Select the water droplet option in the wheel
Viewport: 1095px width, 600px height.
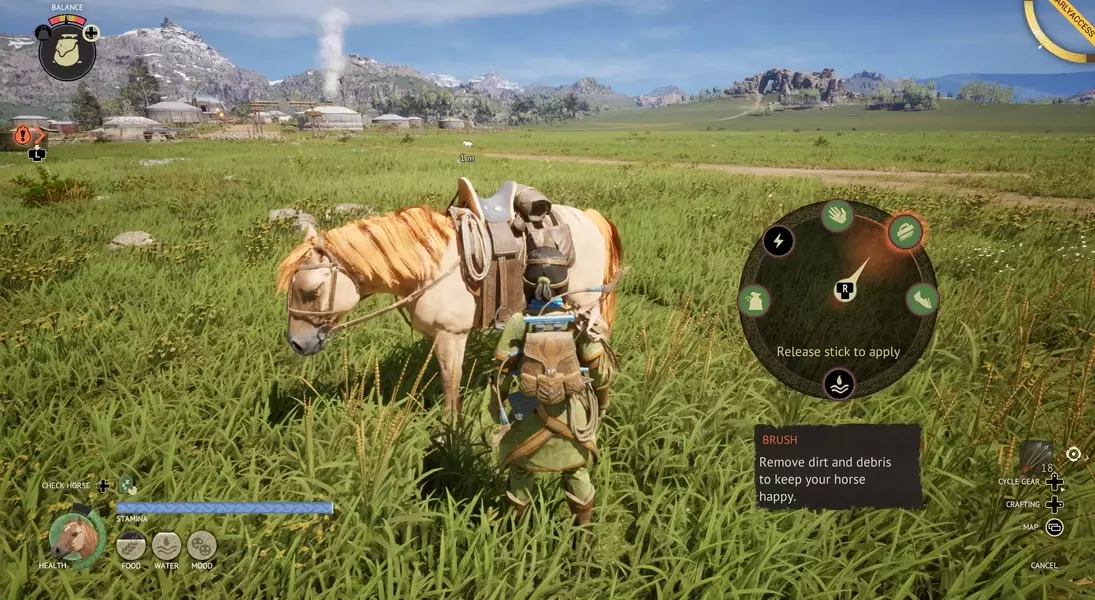pos(838,383)
